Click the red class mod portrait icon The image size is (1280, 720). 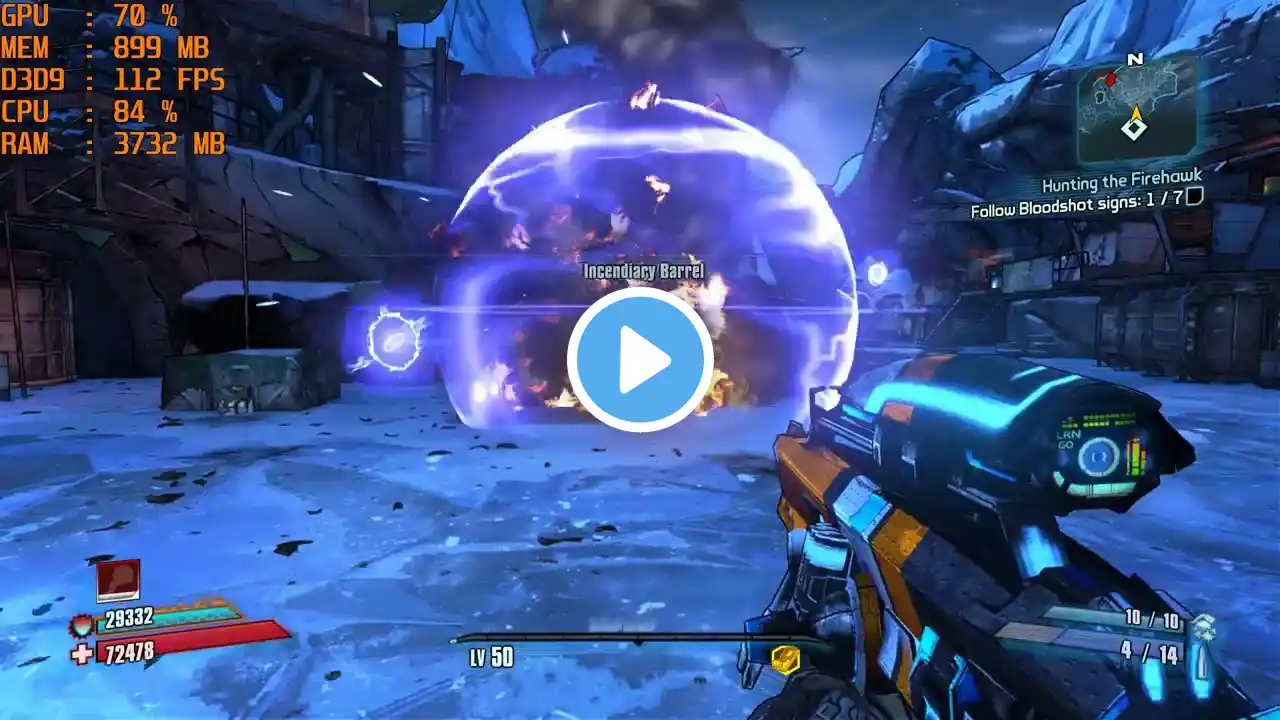(x=118, y=581)
